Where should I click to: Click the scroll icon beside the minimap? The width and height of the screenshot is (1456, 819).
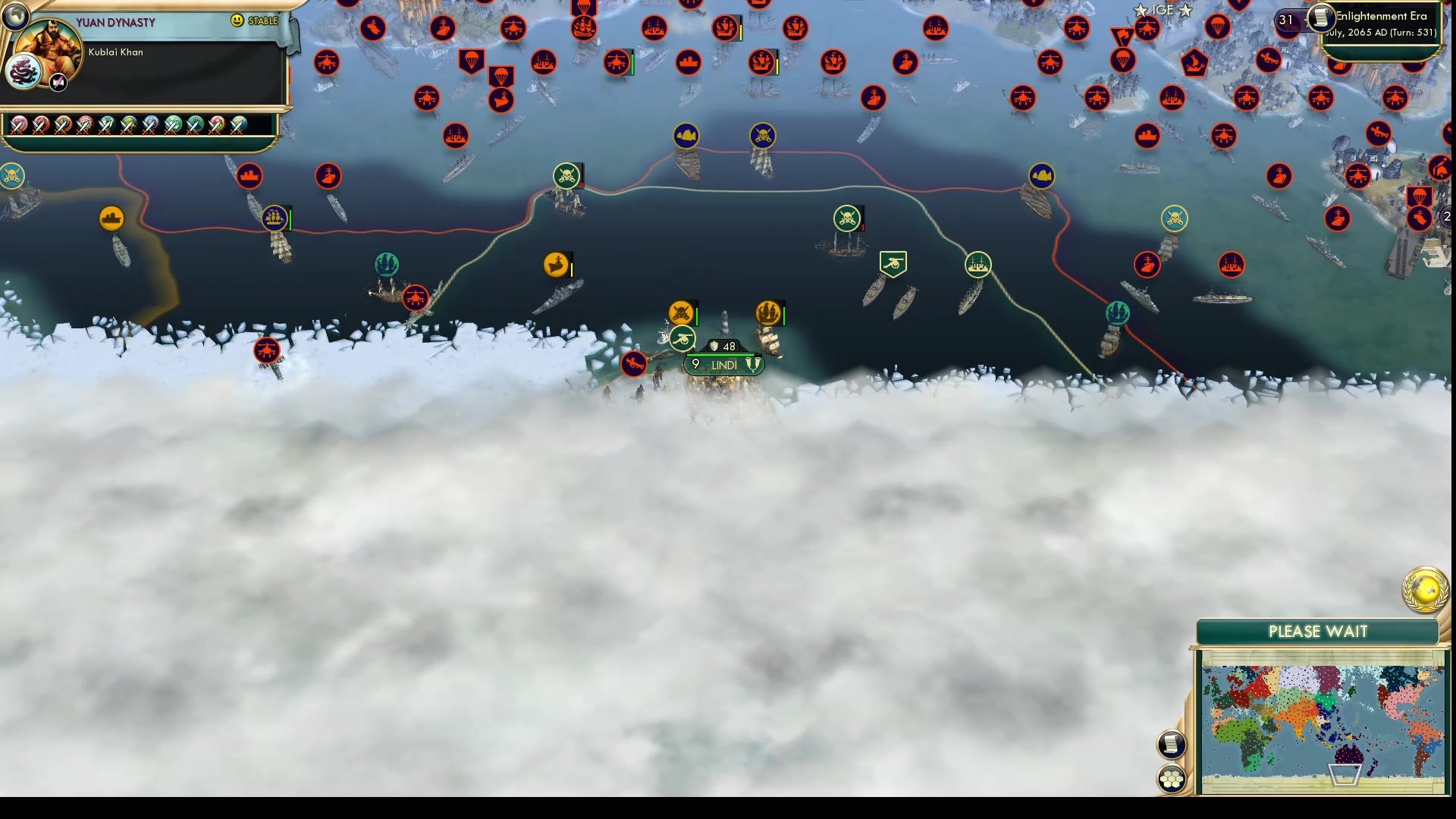tap(1172, 744)
